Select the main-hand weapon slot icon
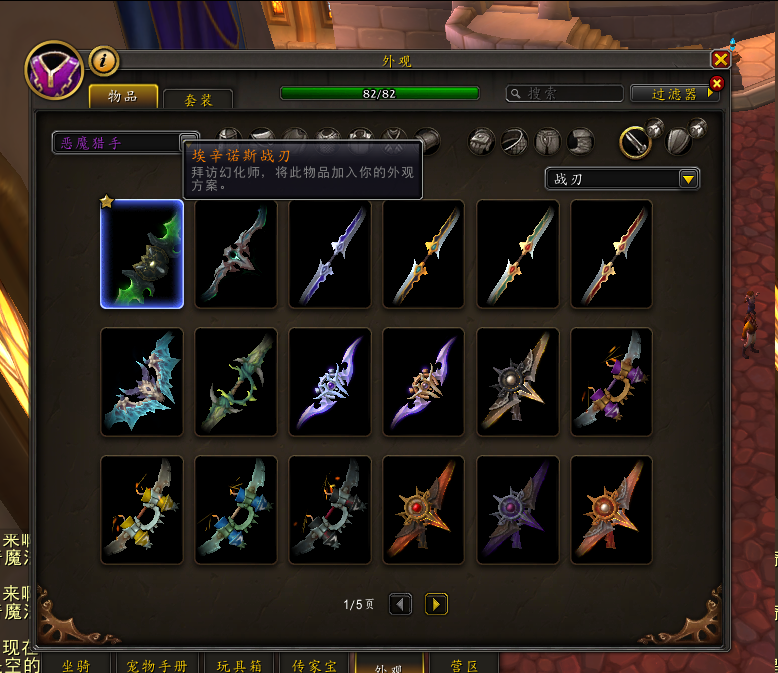Screen dimensions: 778x673 pyautogui.click(x=636, y=142)
